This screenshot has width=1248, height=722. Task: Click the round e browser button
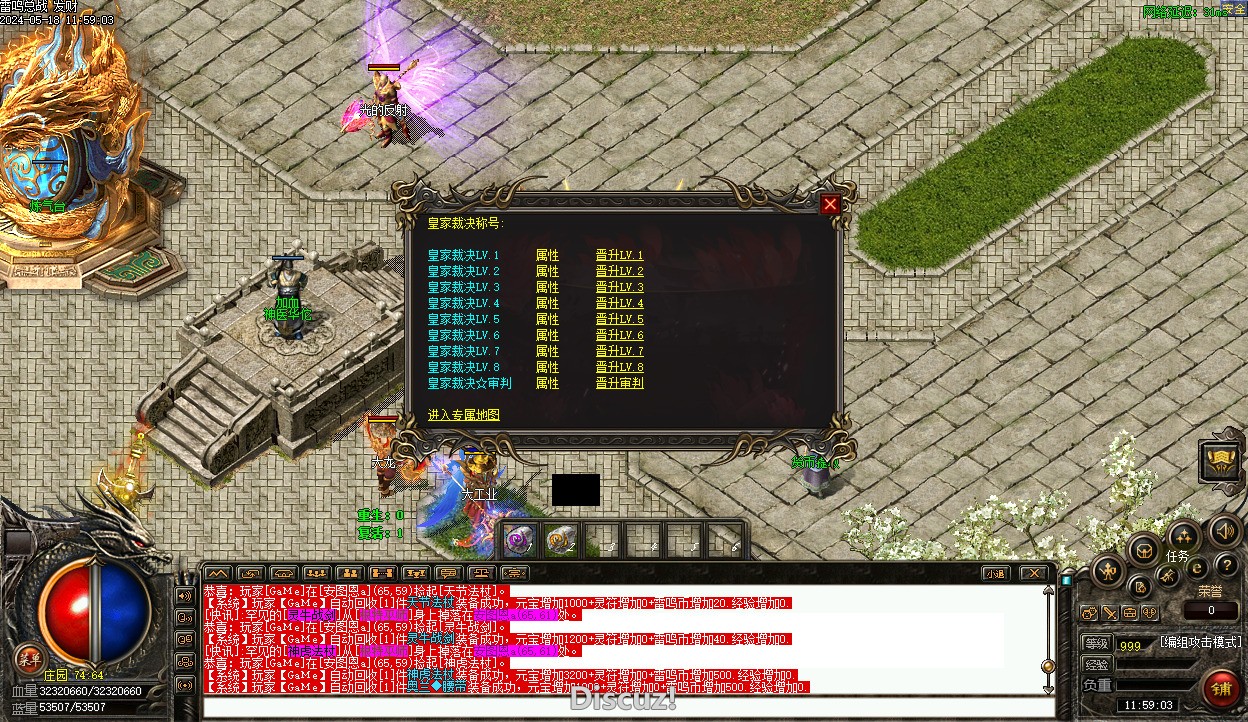(x=1196, y=568)
